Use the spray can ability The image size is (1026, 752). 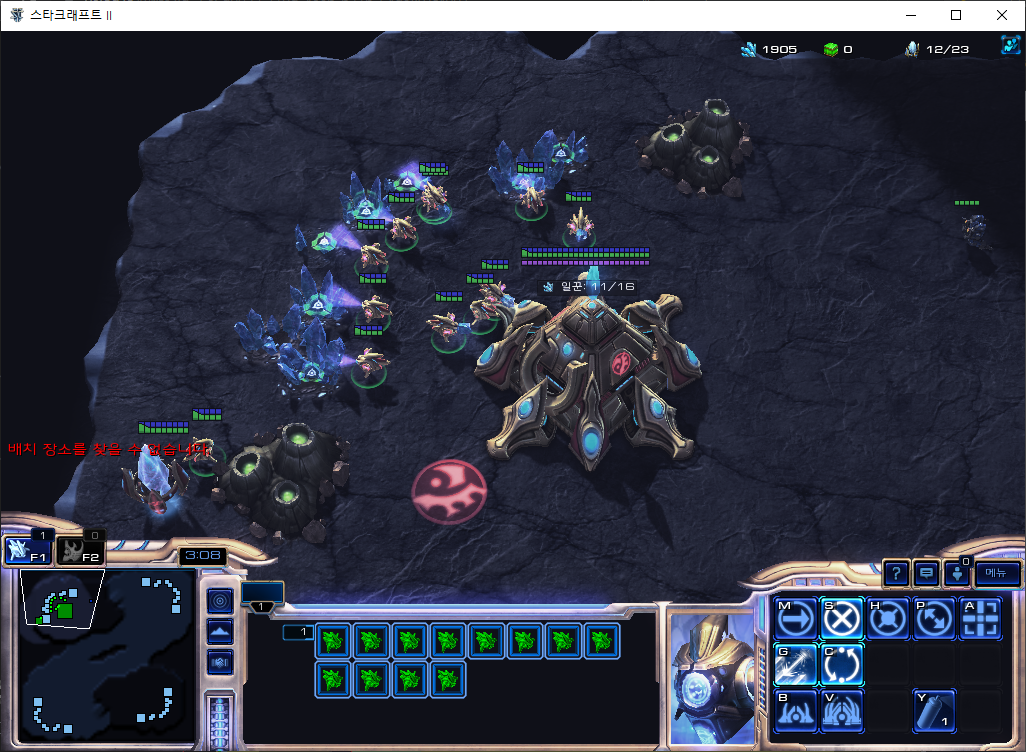tap(934, 711)
